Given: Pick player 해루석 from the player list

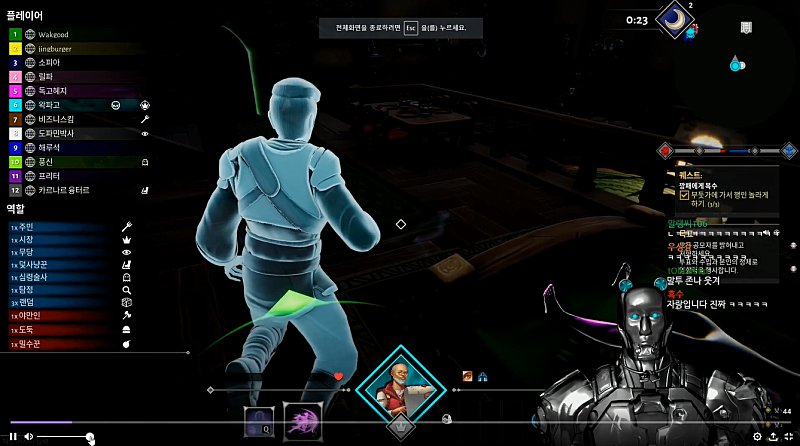Looking at the screenshot, I should tap(53, 147).
